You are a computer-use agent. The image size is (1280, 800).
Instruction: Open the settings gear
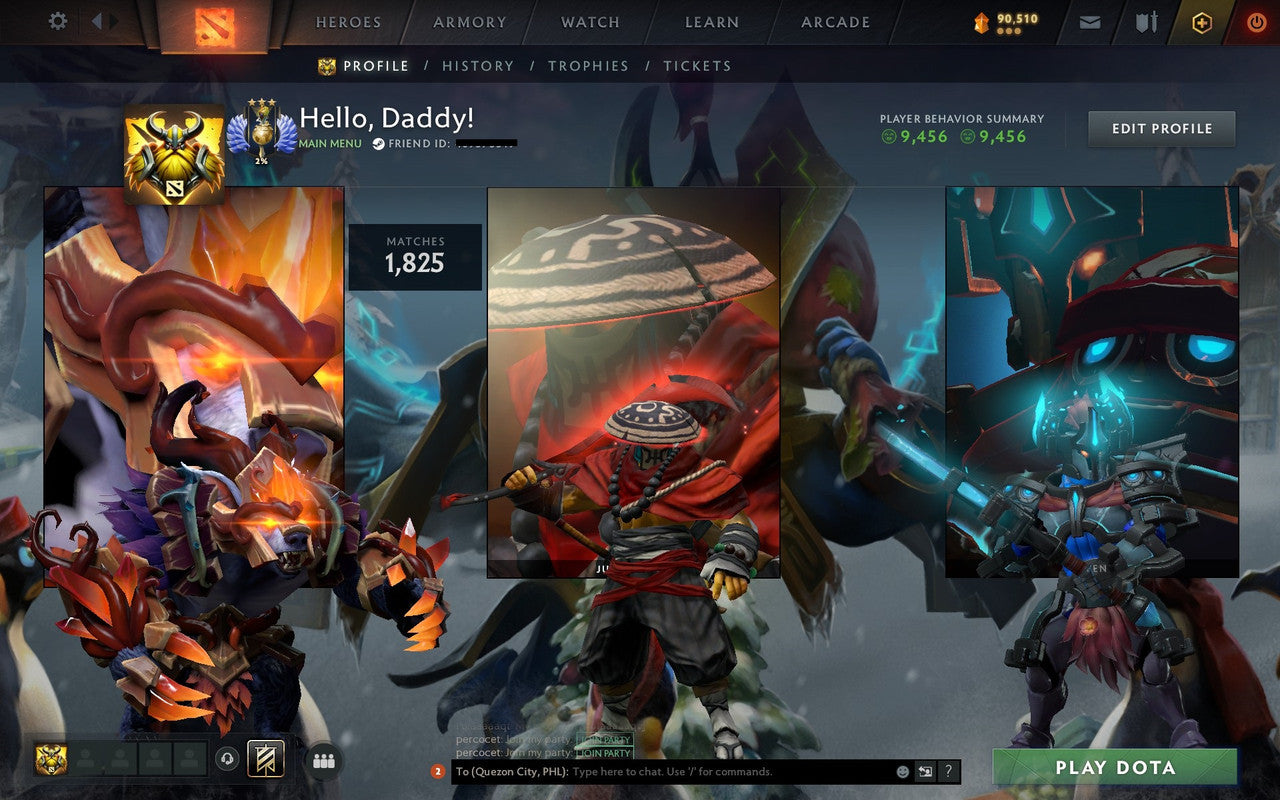coord(57,21)
